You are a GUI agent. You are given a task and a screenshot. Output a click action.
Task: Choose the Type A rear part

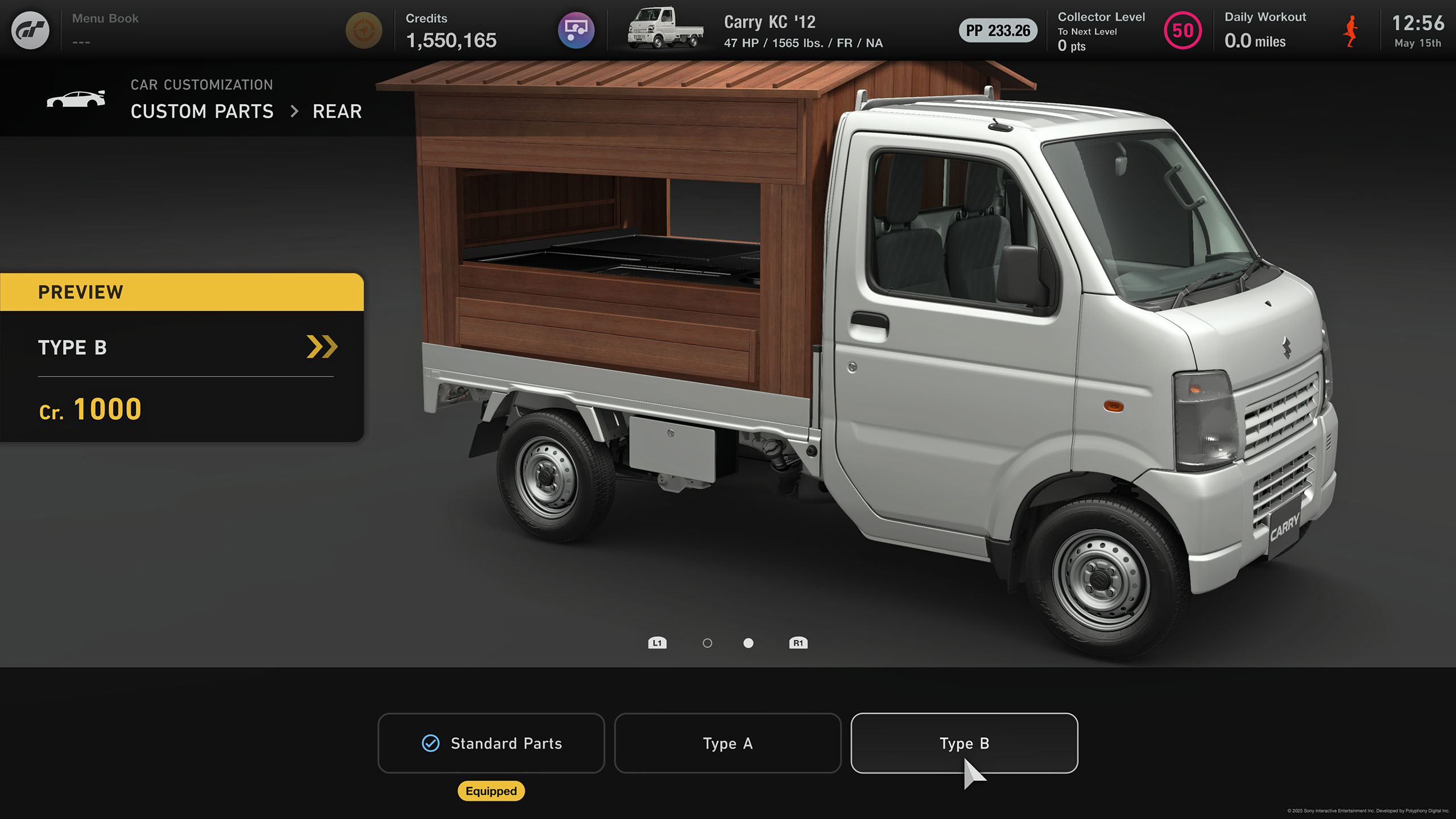pos(727,743)
